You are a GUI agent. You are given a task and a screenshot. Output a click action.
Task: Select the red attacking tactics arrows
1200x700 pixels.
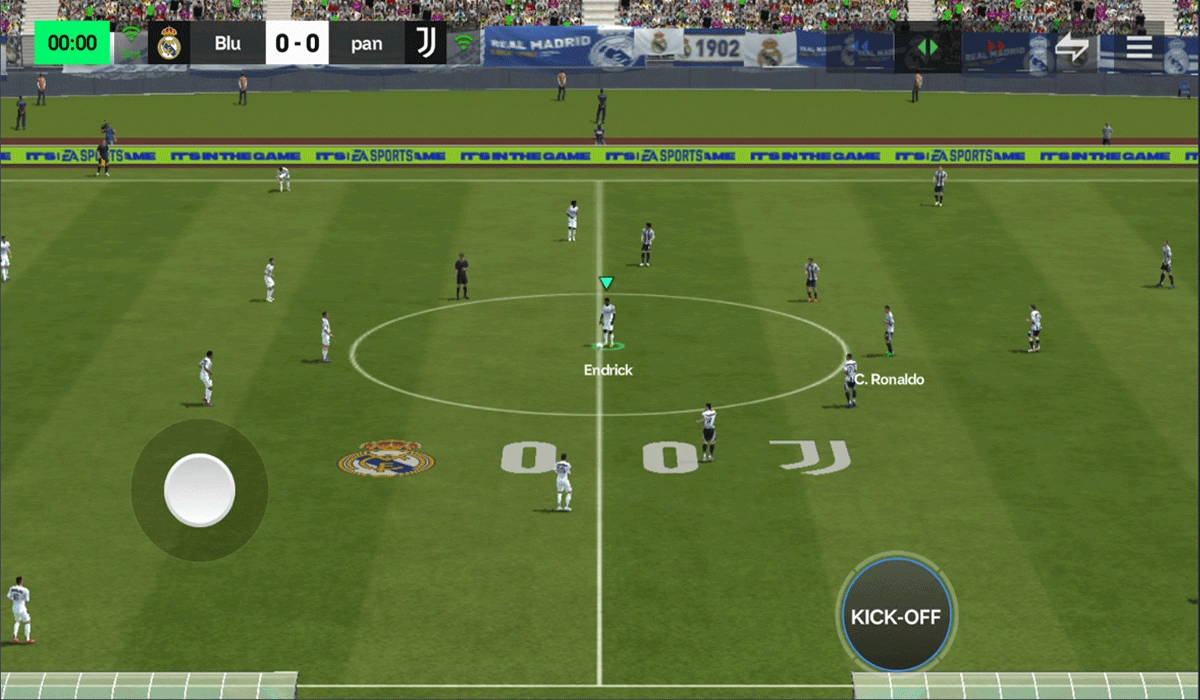tap(995, 47)
